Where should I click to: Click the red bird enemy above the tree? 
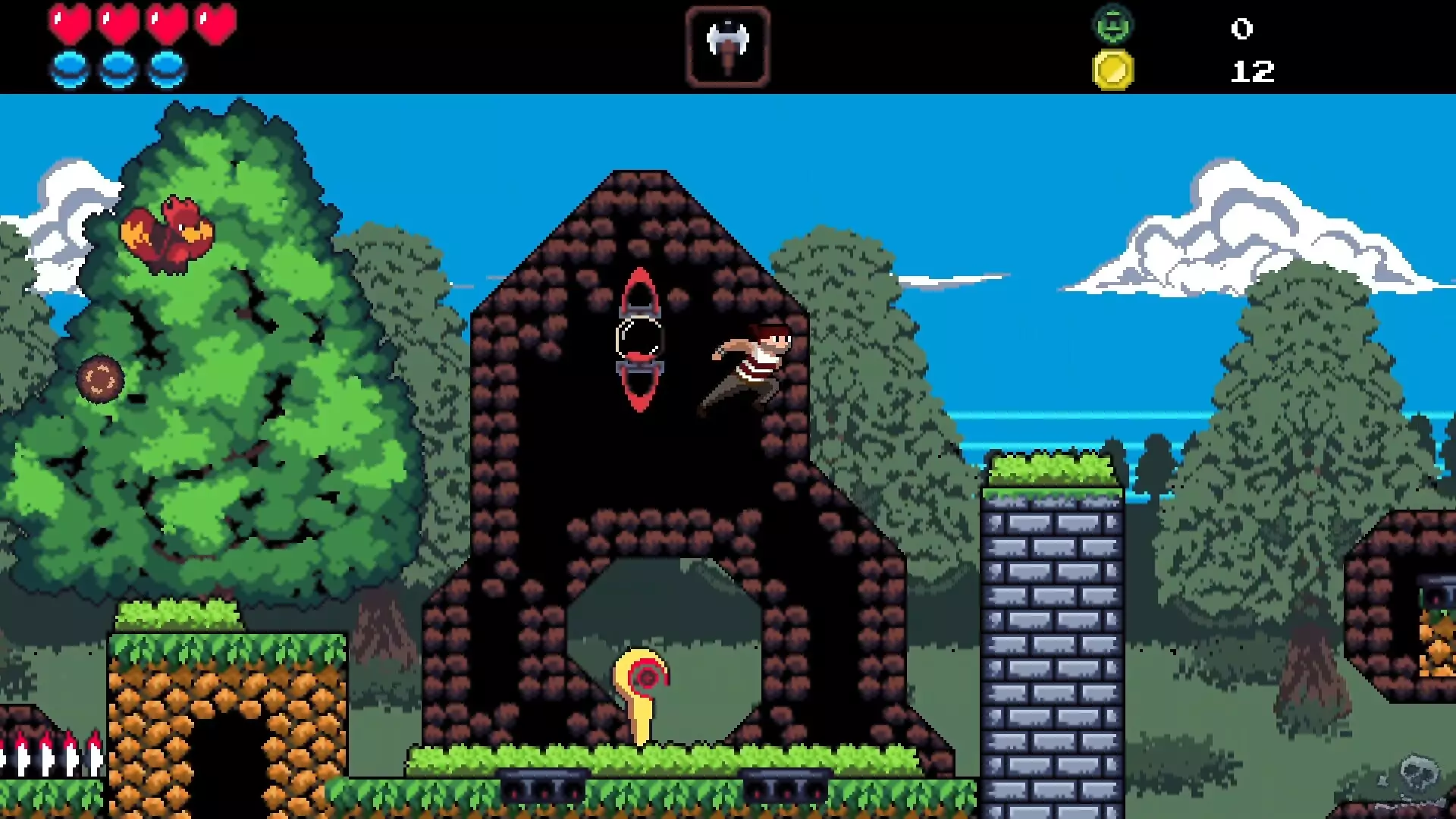(165, 235)
